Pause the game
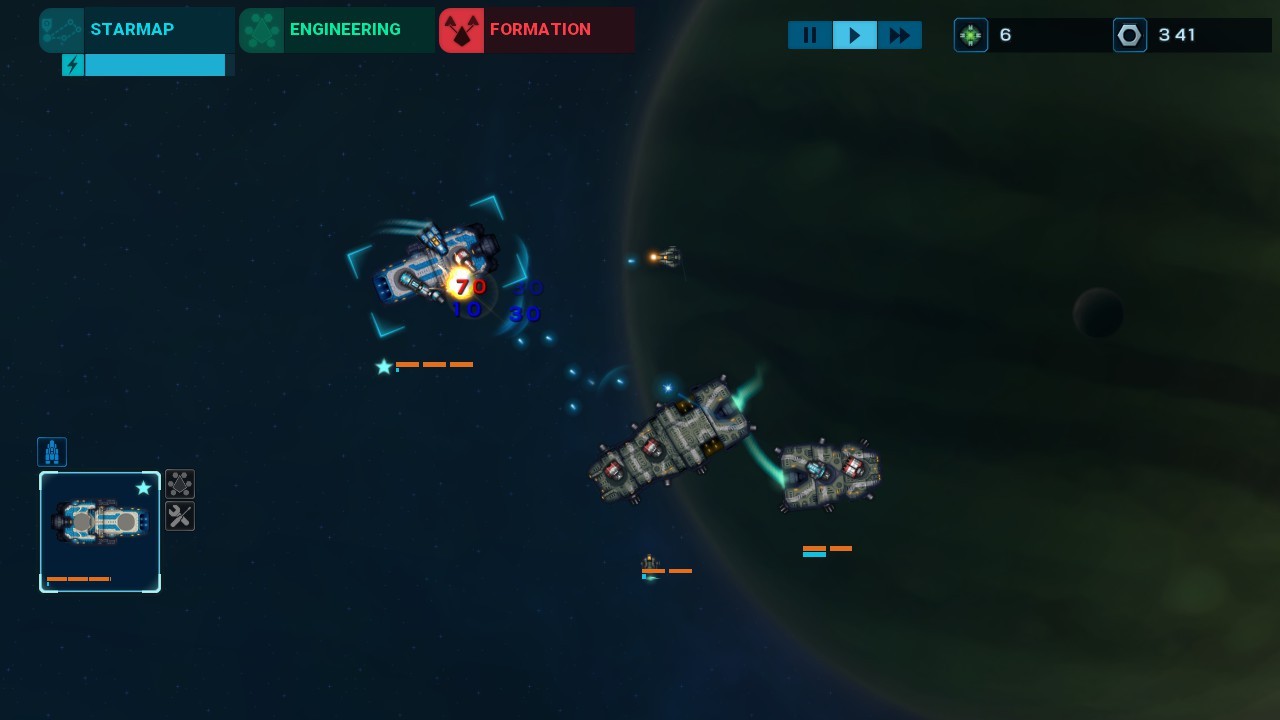Image resolution: width=1280 pixels, height=720 pixels. pos(810,36)
